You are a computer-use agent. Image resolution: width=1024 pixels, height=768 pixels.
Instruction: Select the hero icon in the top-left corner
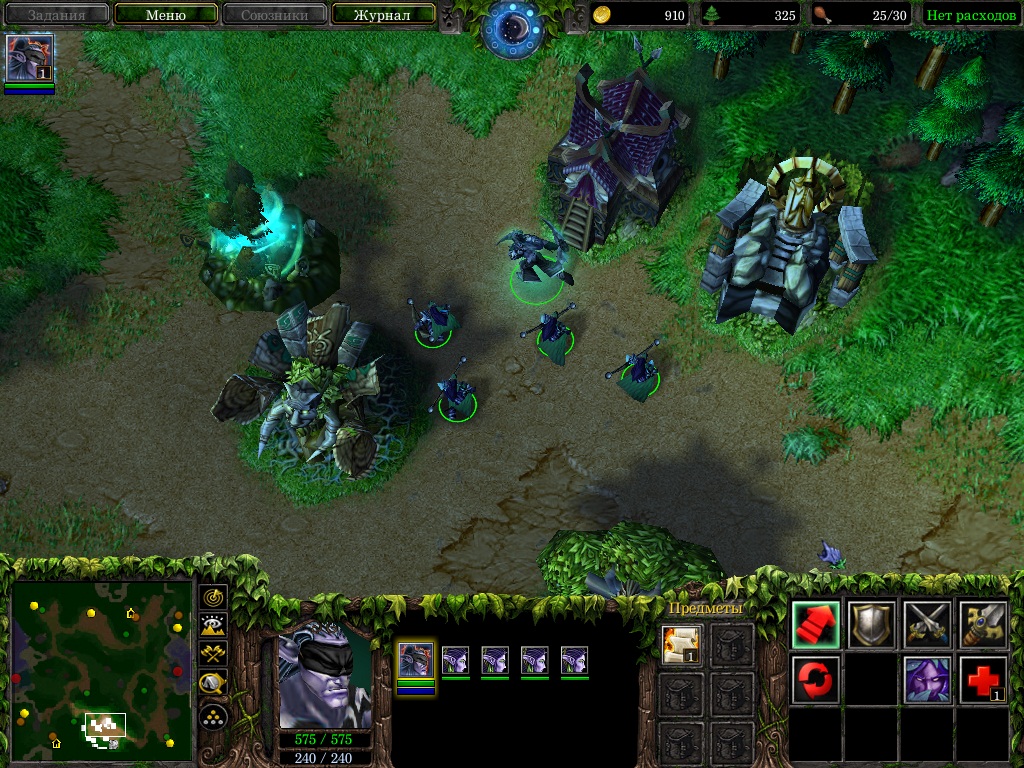pyautogui.click(x=29, y=58)
